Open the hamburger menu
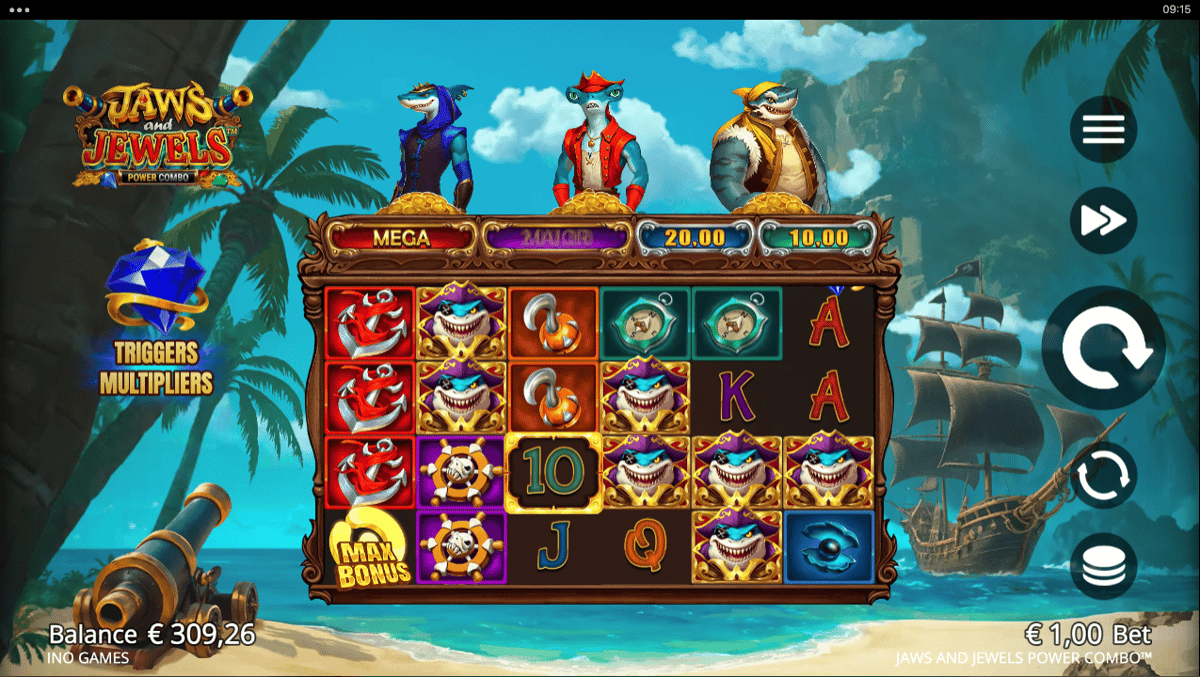 click(x=1103, y=130)
